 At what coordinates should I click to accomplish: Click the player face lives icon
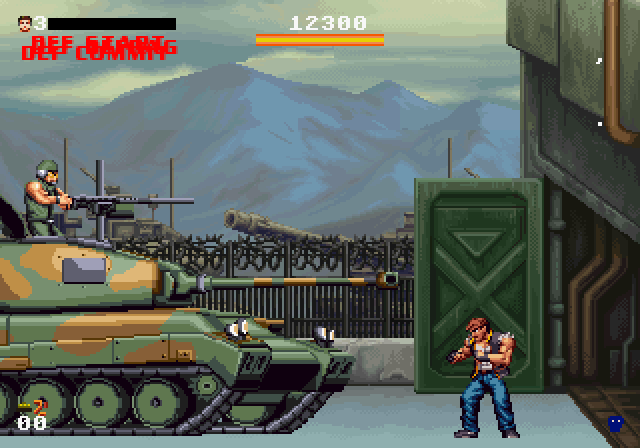(x=24, y=22)
